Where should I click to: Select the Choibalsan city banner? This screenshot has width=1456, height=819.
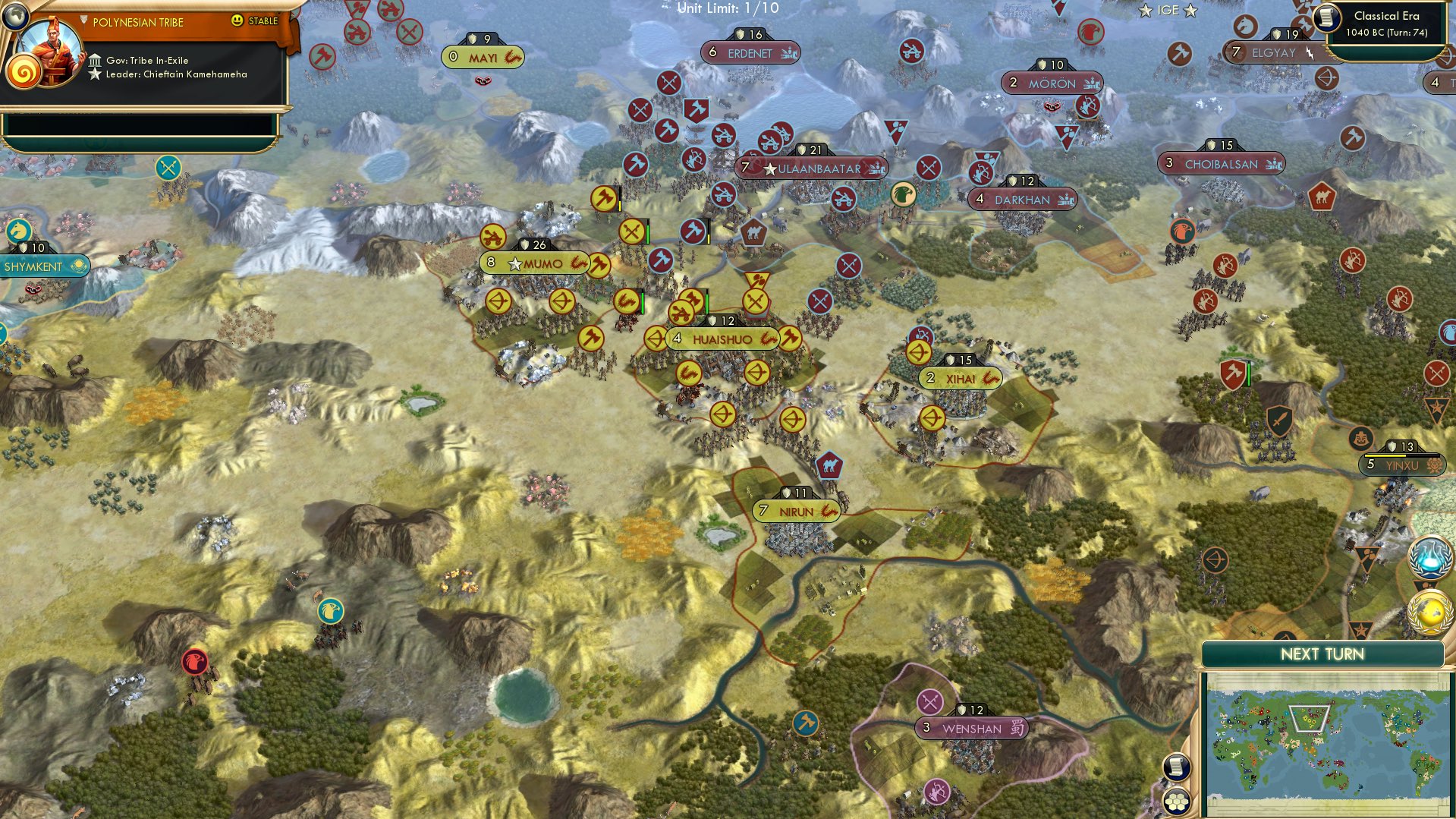1221,164
